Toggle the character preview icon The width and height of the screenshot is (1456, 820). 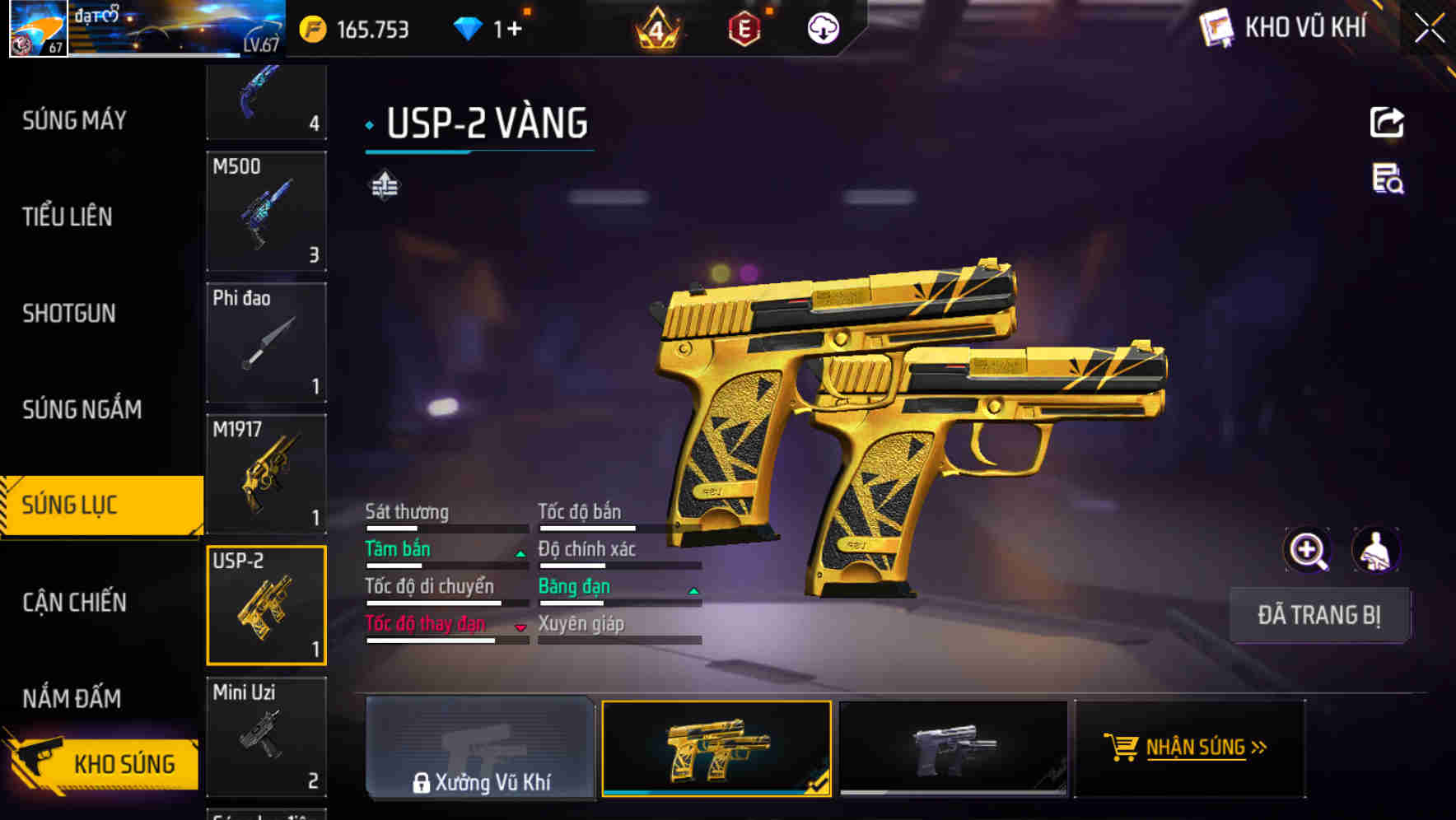[x=1377, y=550]
